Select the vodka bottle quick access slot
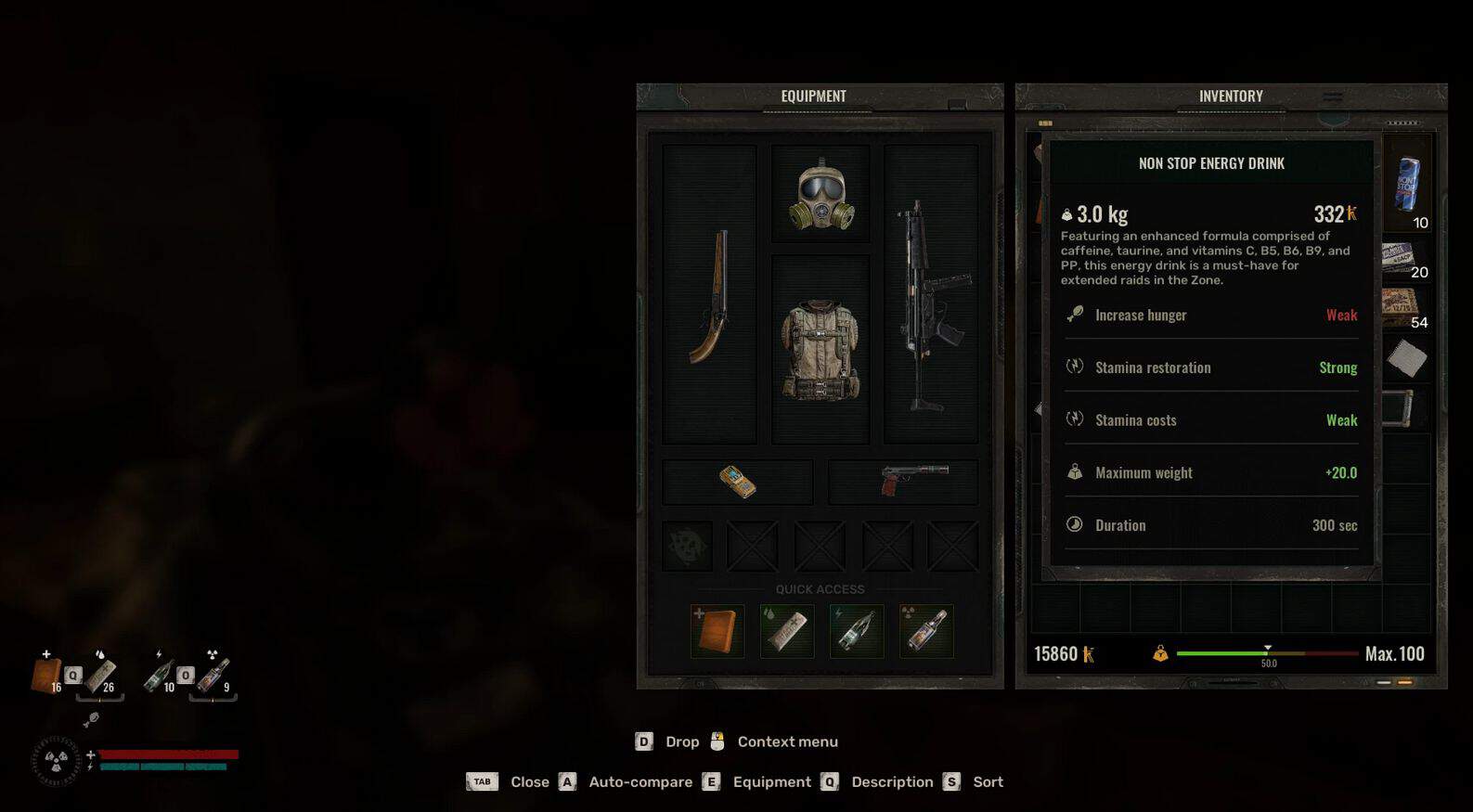1473x812 pixels. pyautogui.click(x=926, y=631)
